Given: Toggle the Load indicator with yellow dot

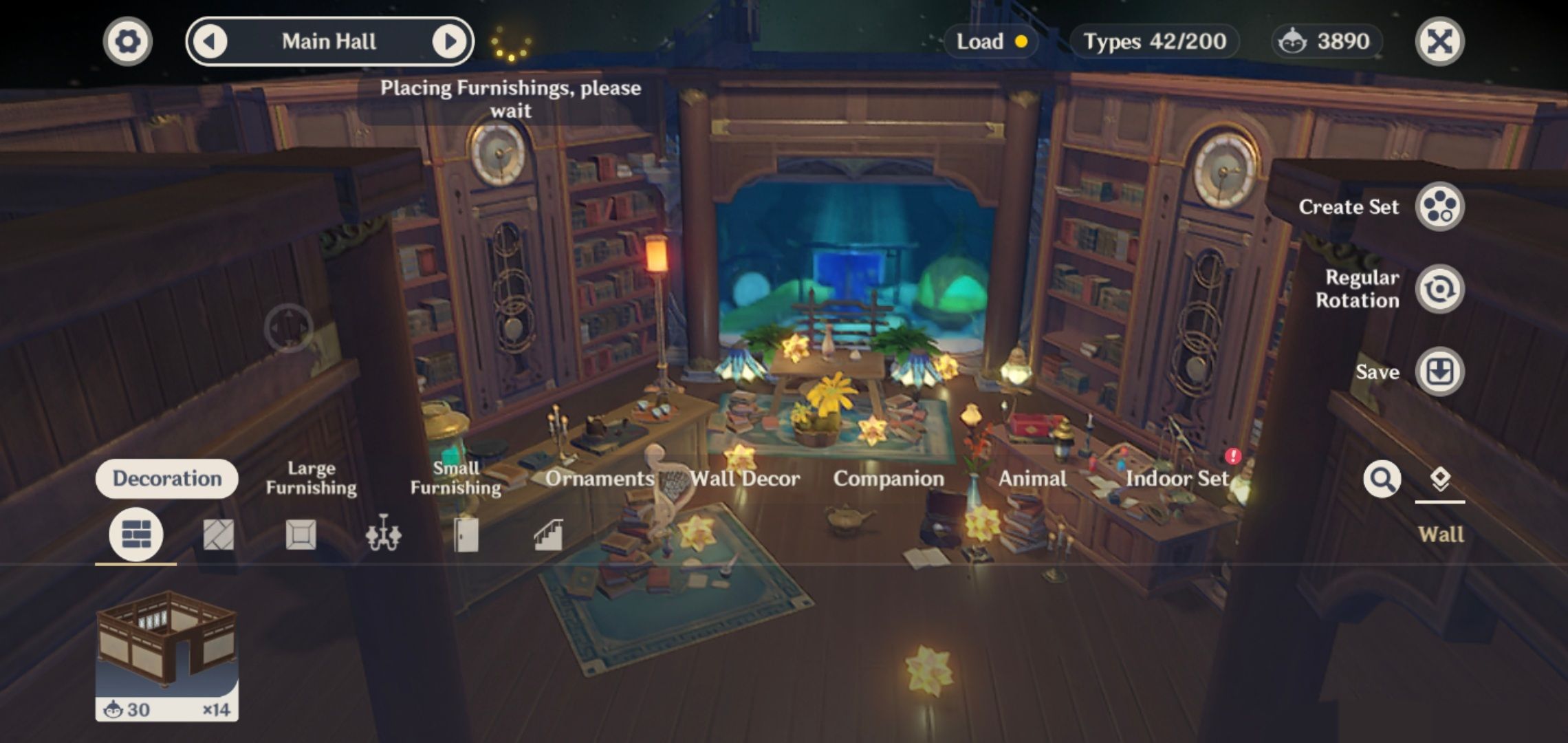Looking at the screenshot, I should (990, 41).
